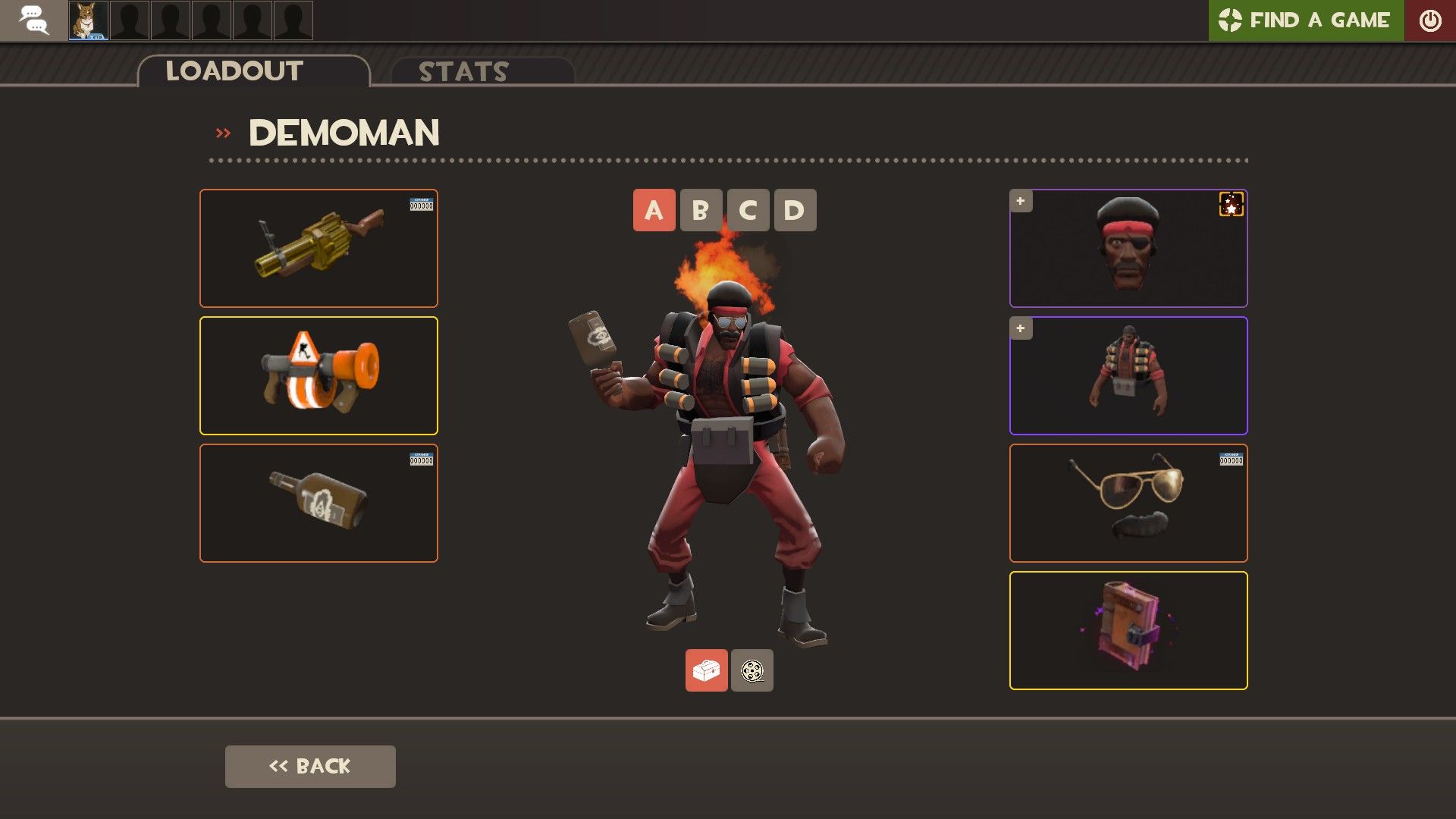This screenshot has width=1456, height=819.
Task: Select loadout preset A
Action: 653,210
